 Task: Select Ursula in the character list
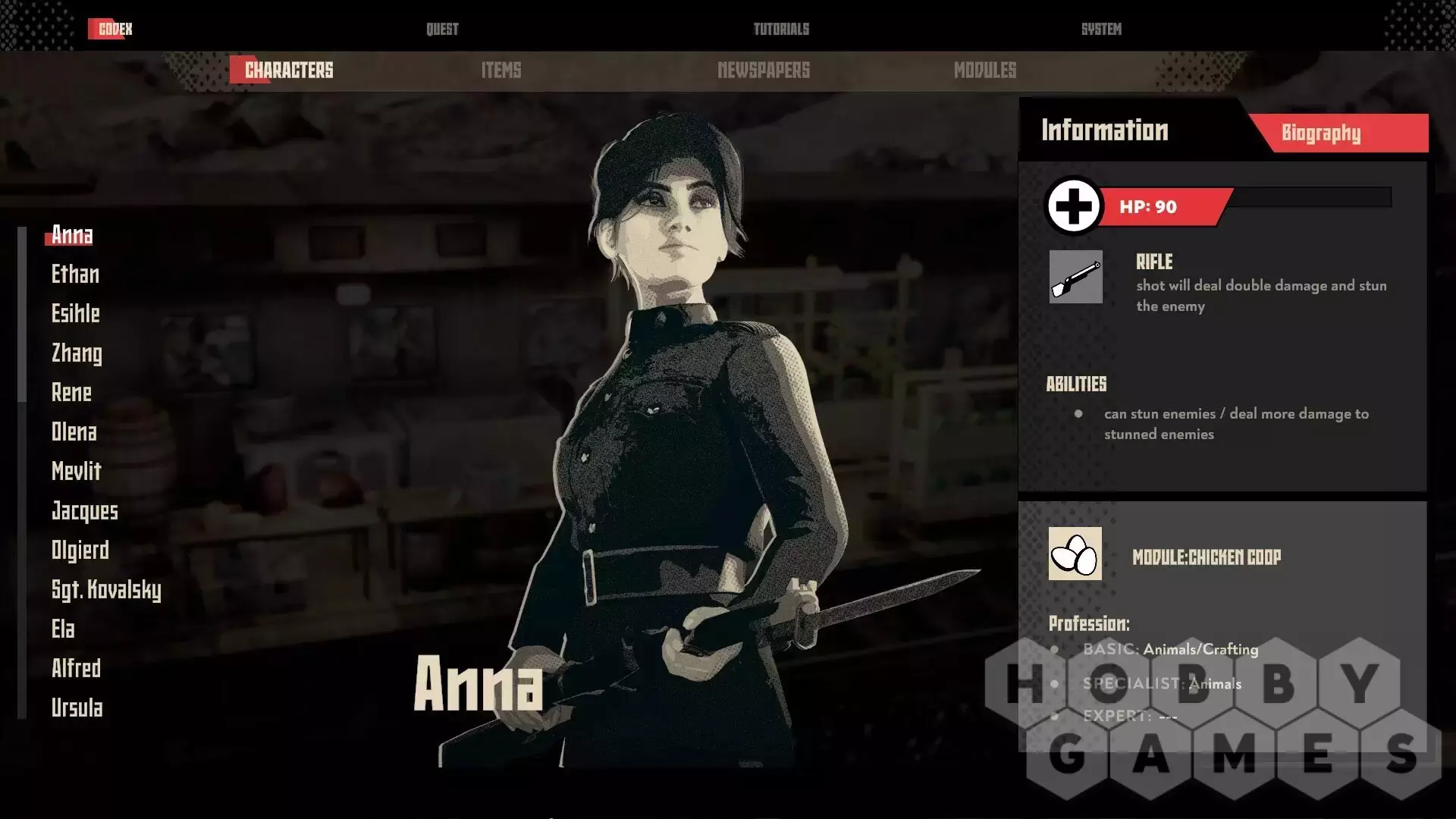[x=77, y=708]
